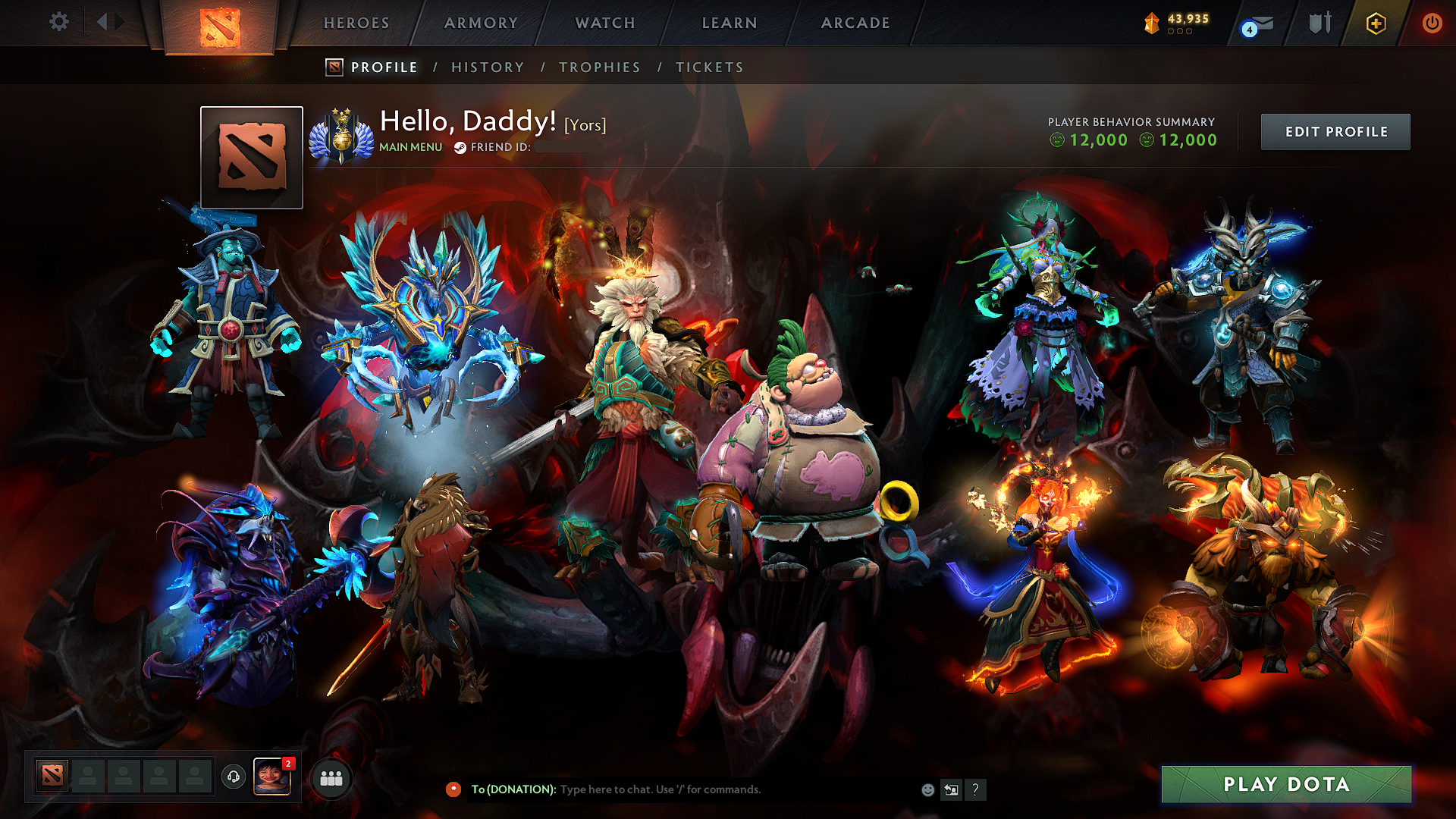
Task: Open the TROPHIES tab
Action: click(600, 67)
